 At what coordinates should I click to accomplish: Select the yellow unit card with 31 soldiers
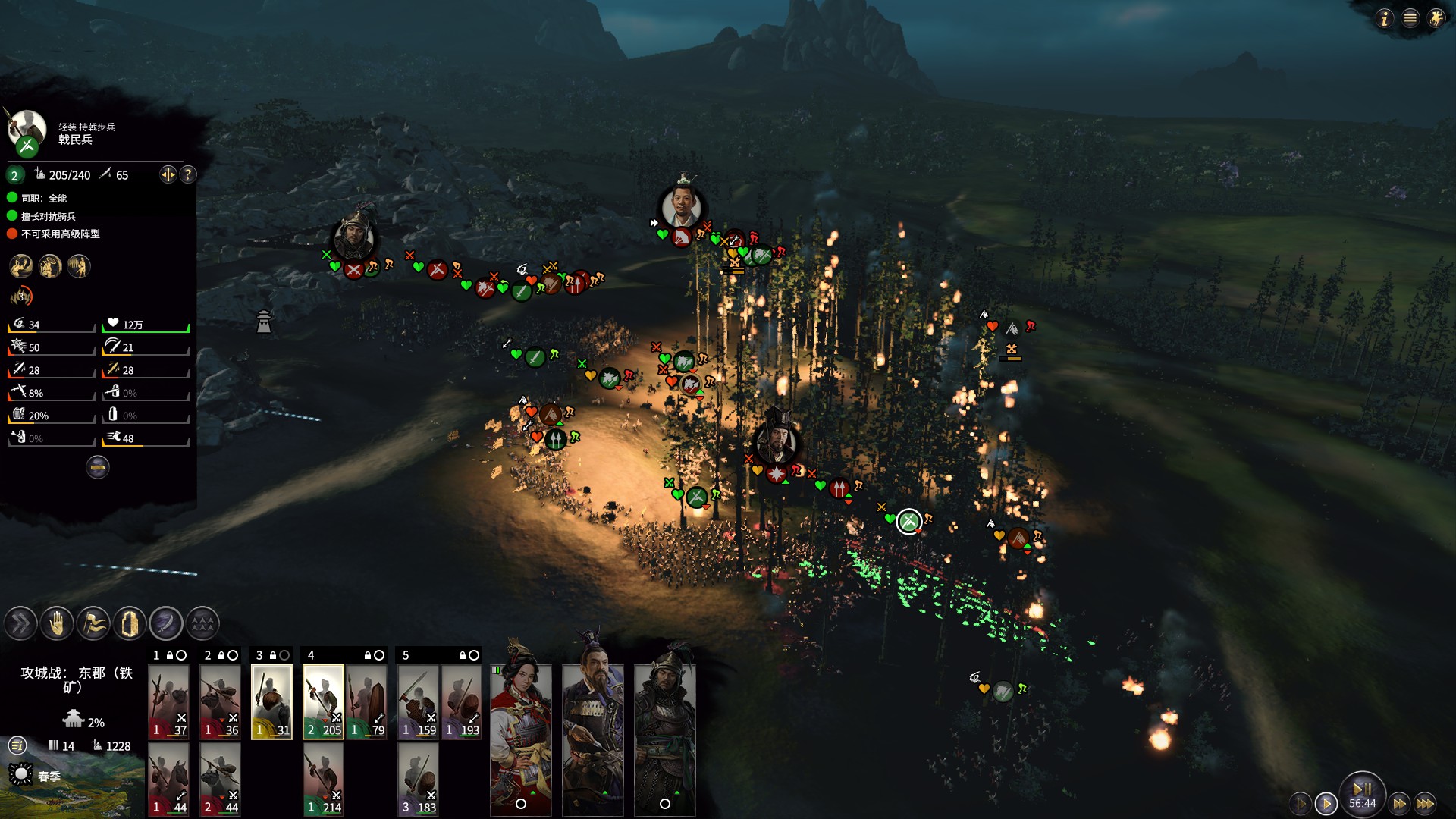(x=271, y=701)
